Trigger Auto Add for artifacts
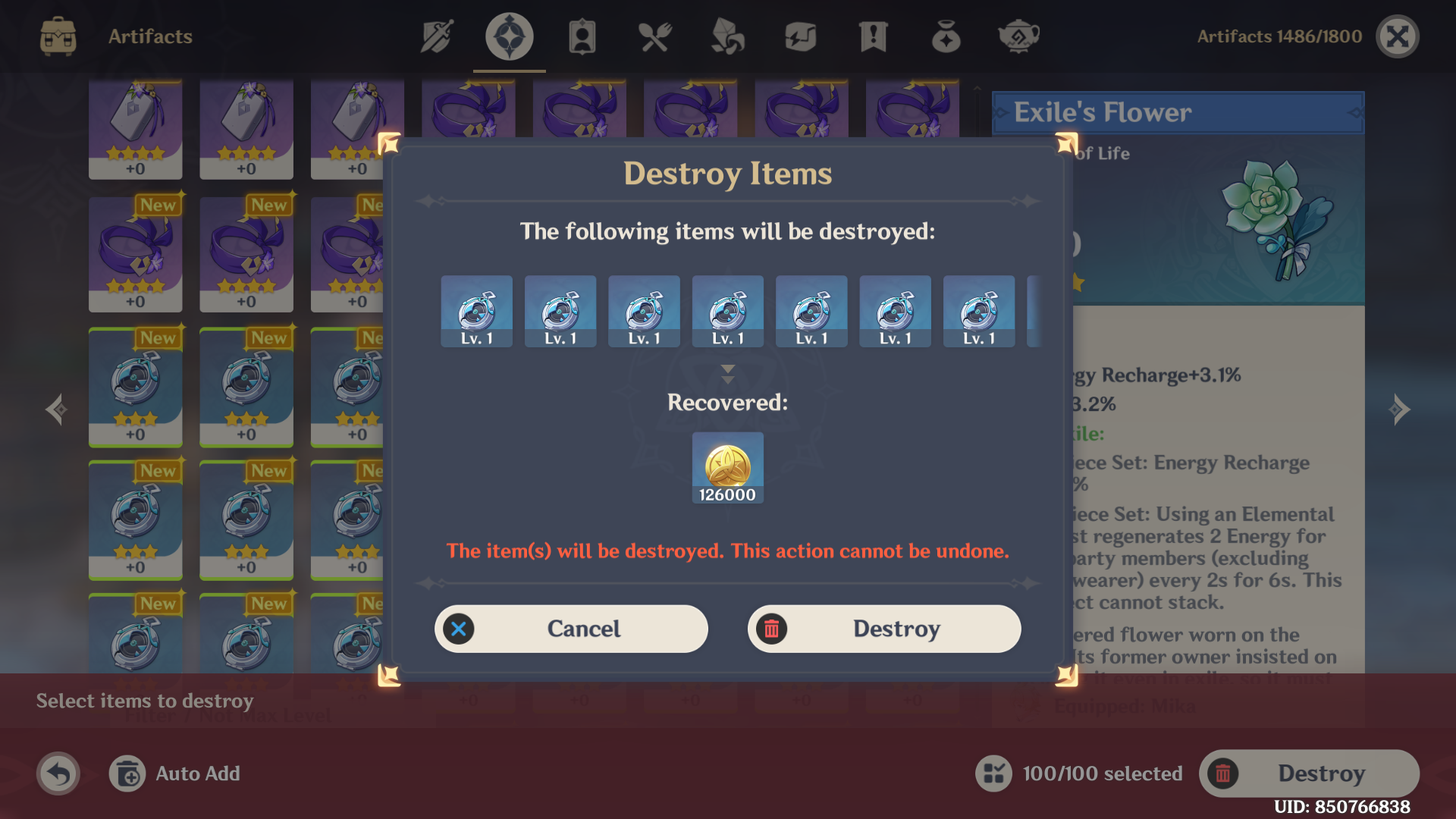 coord(174,773)
